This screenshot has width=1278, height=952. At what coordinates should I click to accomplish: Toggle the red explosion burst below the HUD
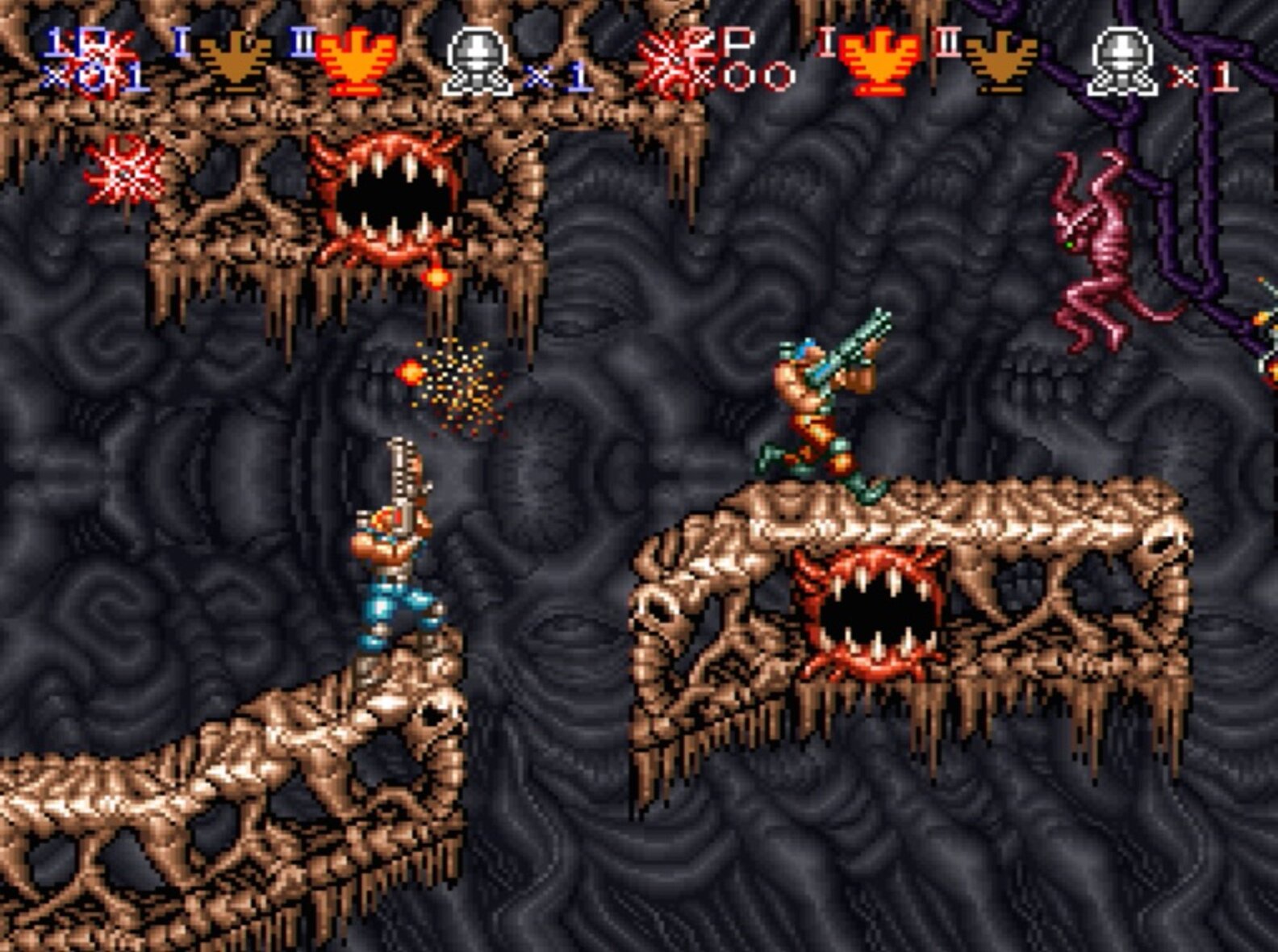coord(123,173)
